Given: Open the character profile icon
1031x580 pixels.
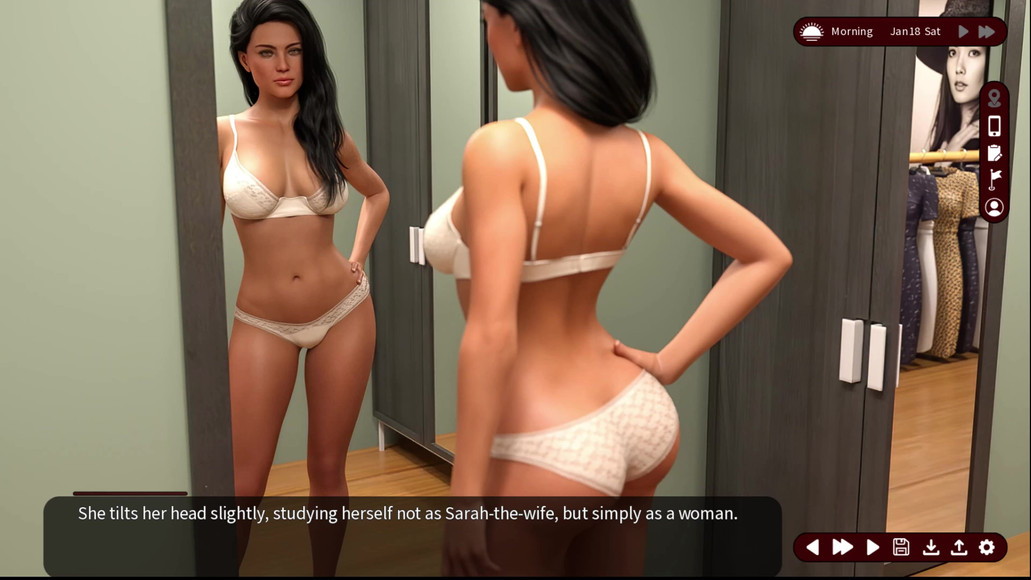Looking at the screenshot, I should 994,207.
